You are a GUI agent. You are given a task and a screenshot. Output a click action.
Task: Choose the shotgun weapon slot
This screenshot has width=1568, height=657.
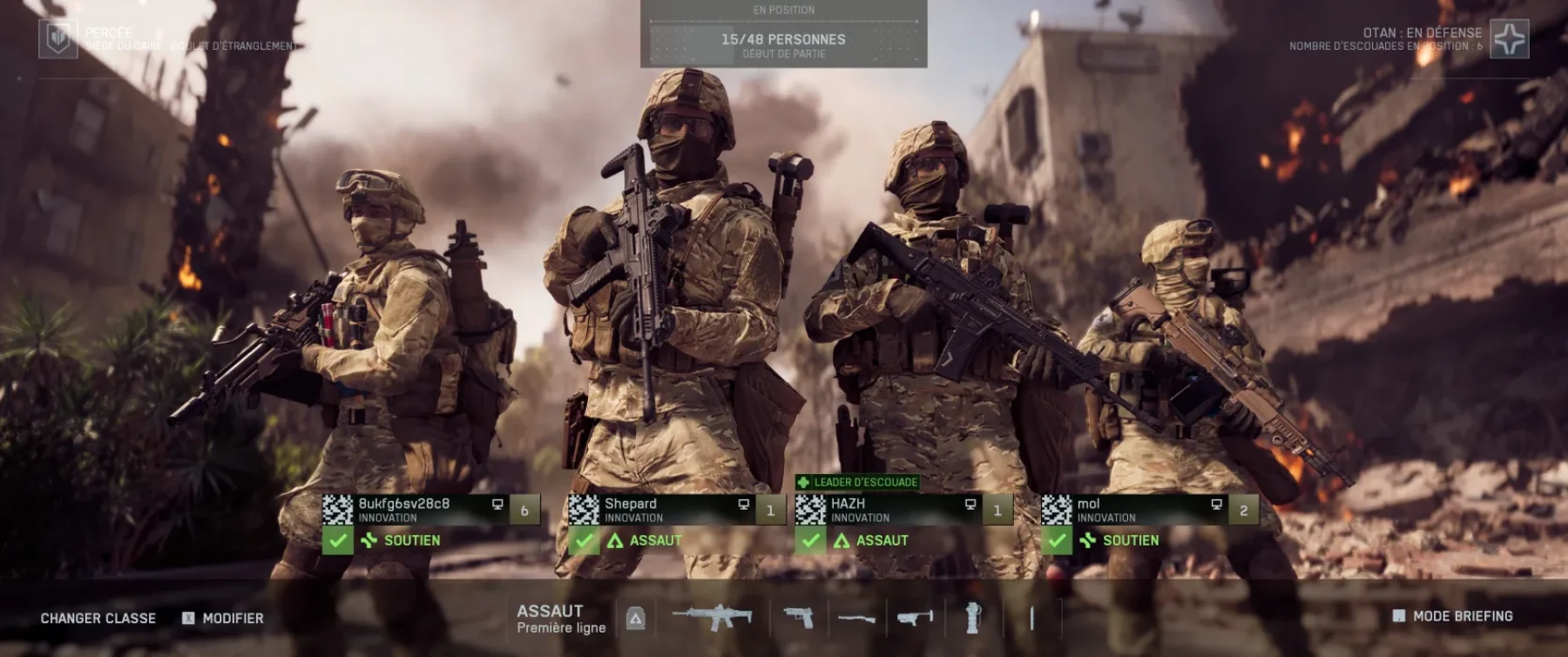(856, 618)
